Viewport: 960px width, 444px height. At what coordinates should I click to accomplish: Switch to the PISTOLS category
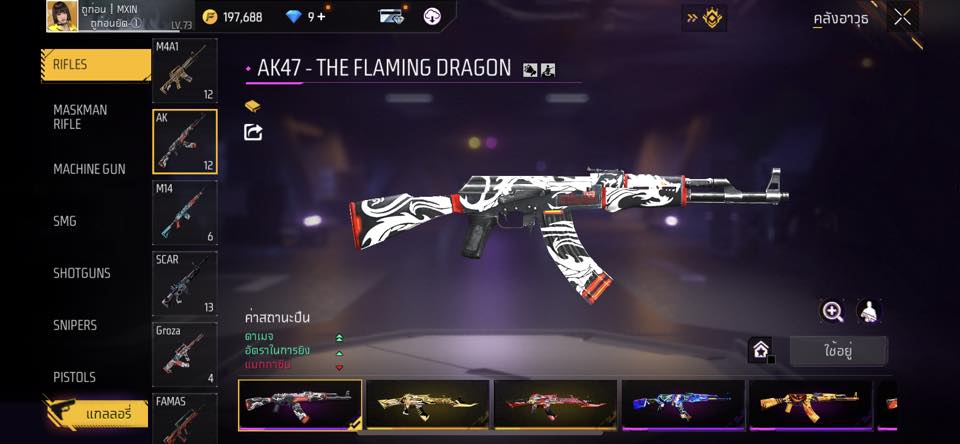click(x=74, y=377)
